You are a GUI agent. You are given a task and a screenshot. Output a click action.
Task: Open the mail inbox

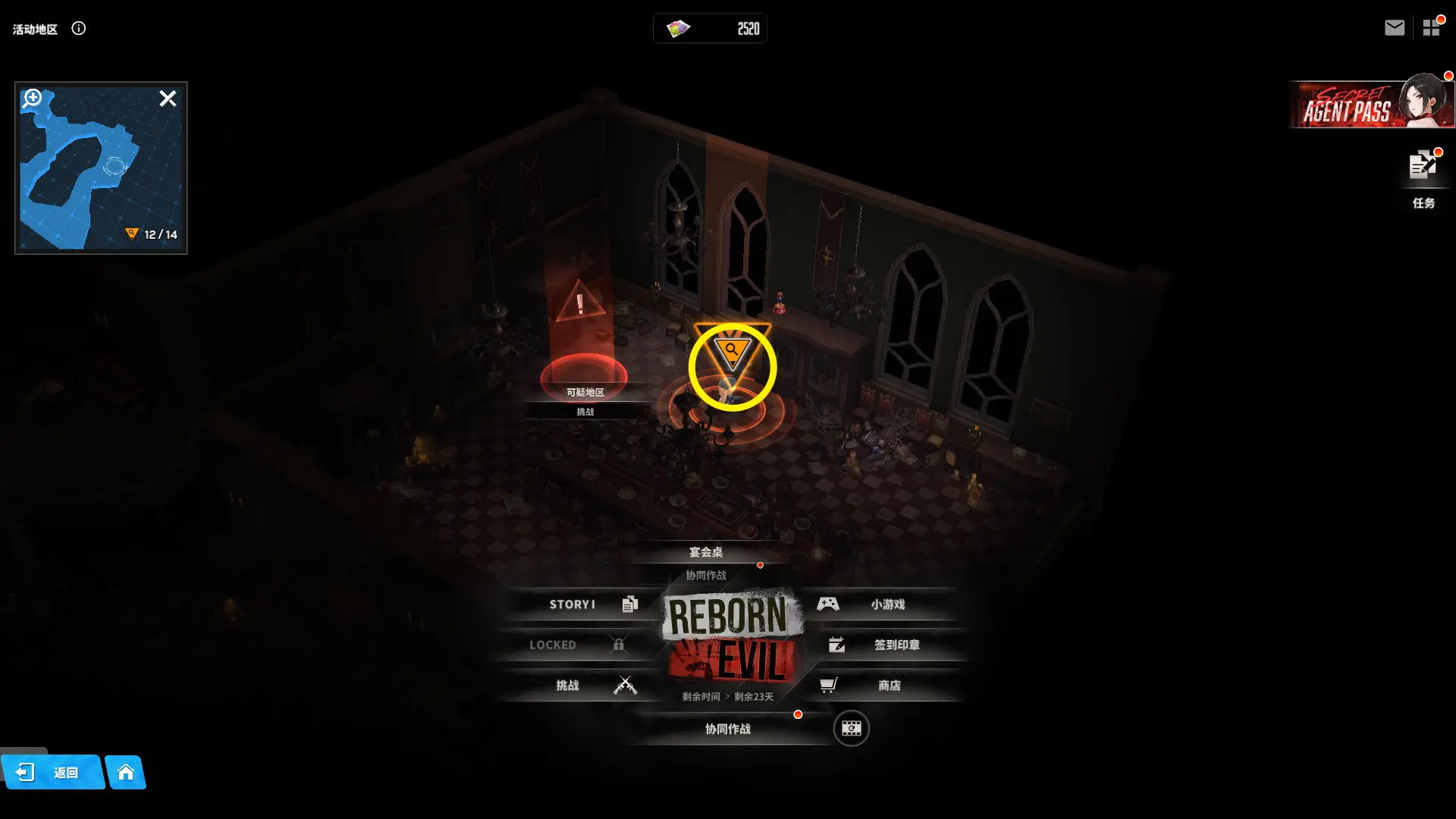click(x=1394, y=28)
